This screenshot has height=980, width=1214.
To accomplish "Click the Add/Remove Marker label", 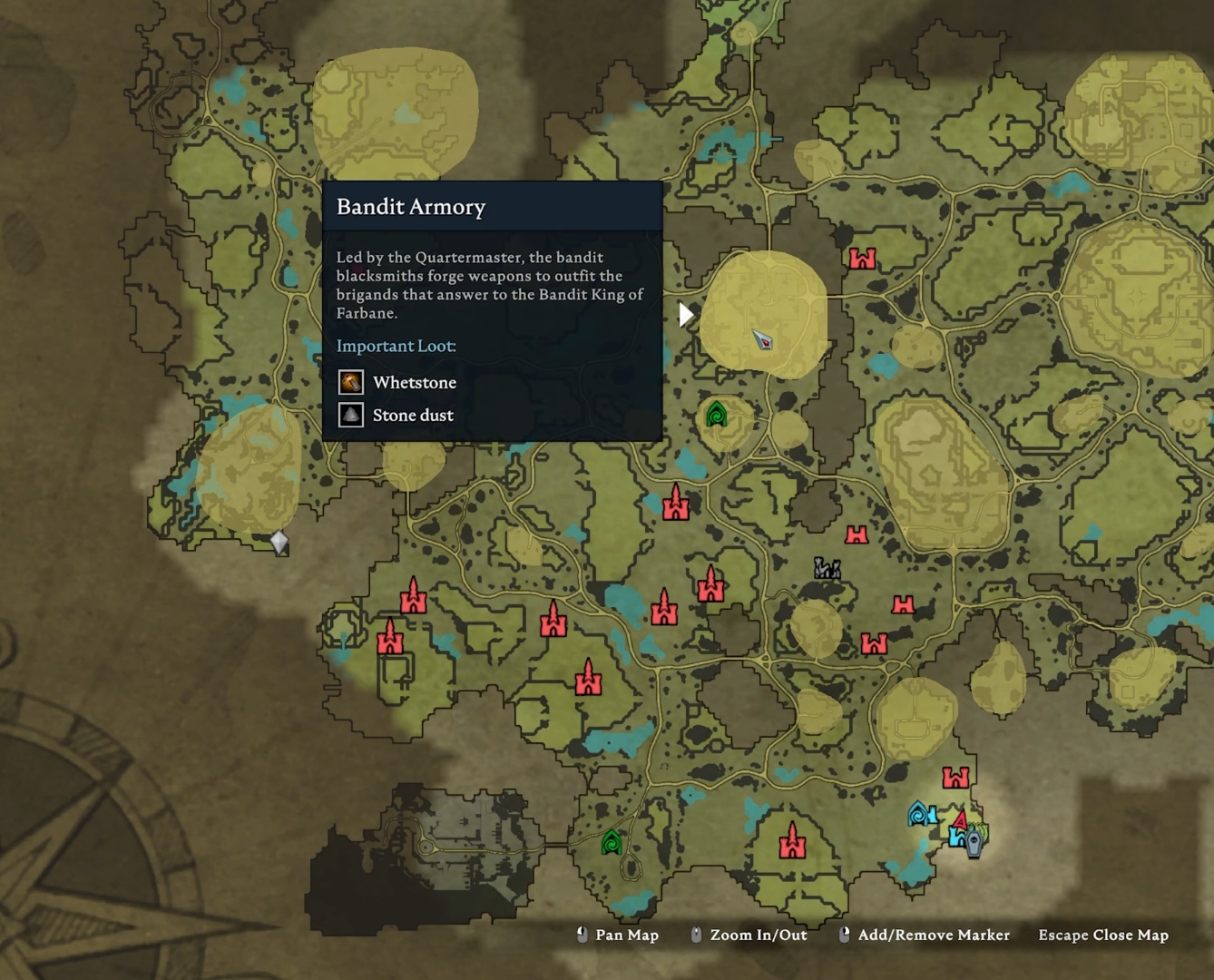I will point(933,935).
